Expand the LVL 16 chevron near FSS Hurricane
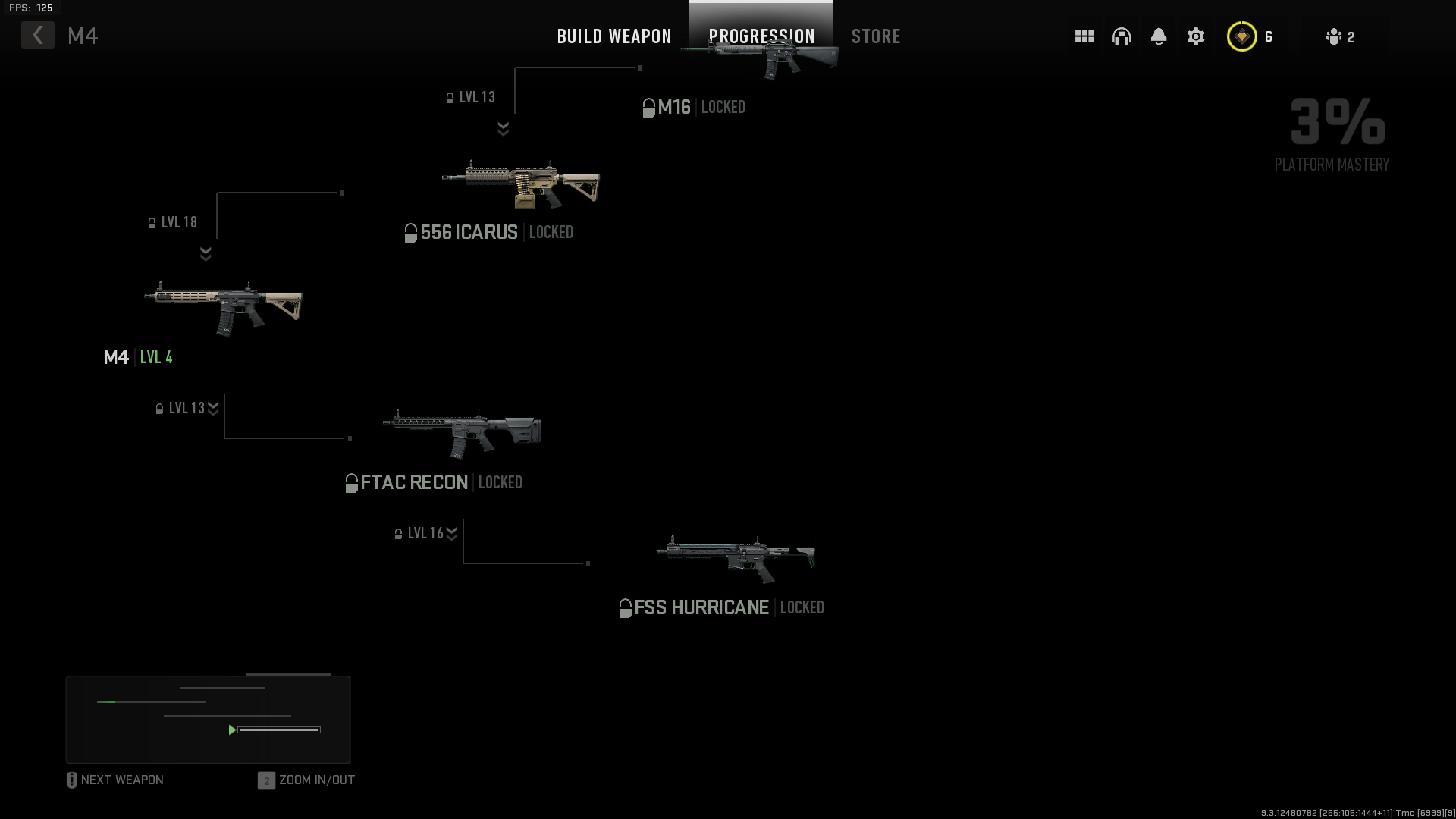This screenshot has width=1456, height=819. click(x=452, y=533)
